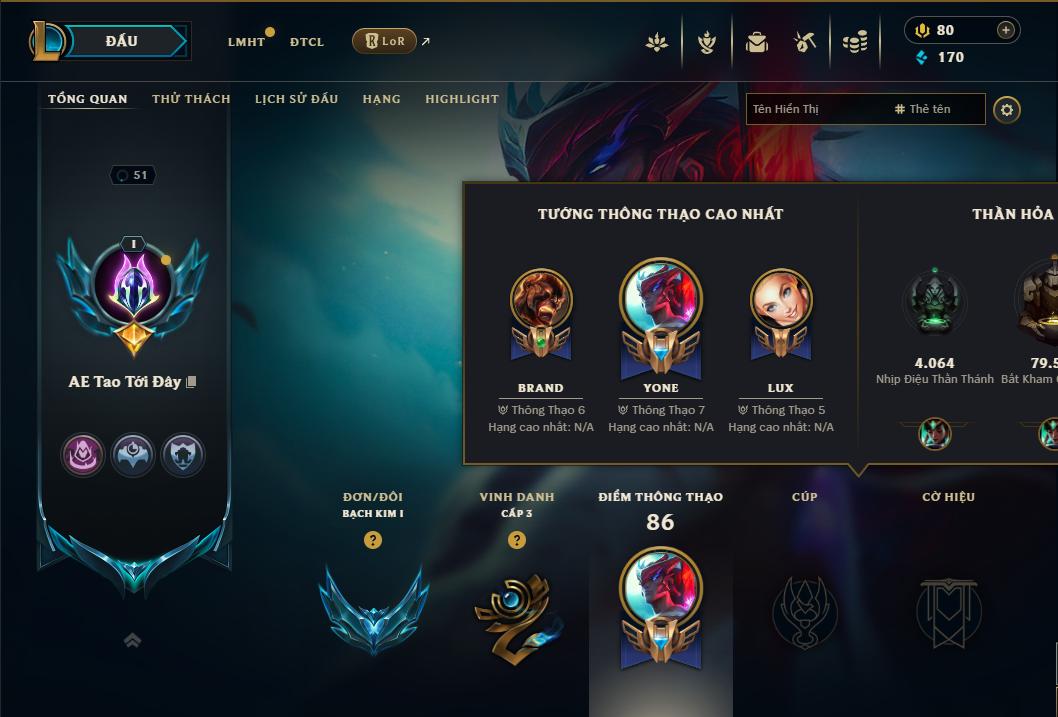Open the LMHT game tab

[246, 42]
